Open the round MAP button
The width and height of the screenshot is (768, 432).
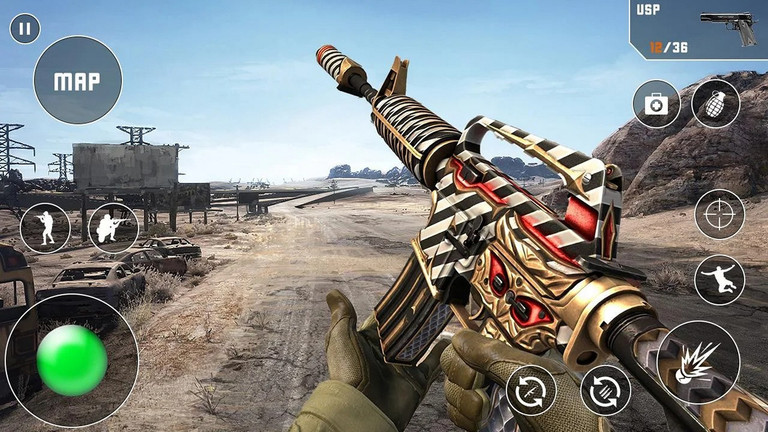[78, 80]
